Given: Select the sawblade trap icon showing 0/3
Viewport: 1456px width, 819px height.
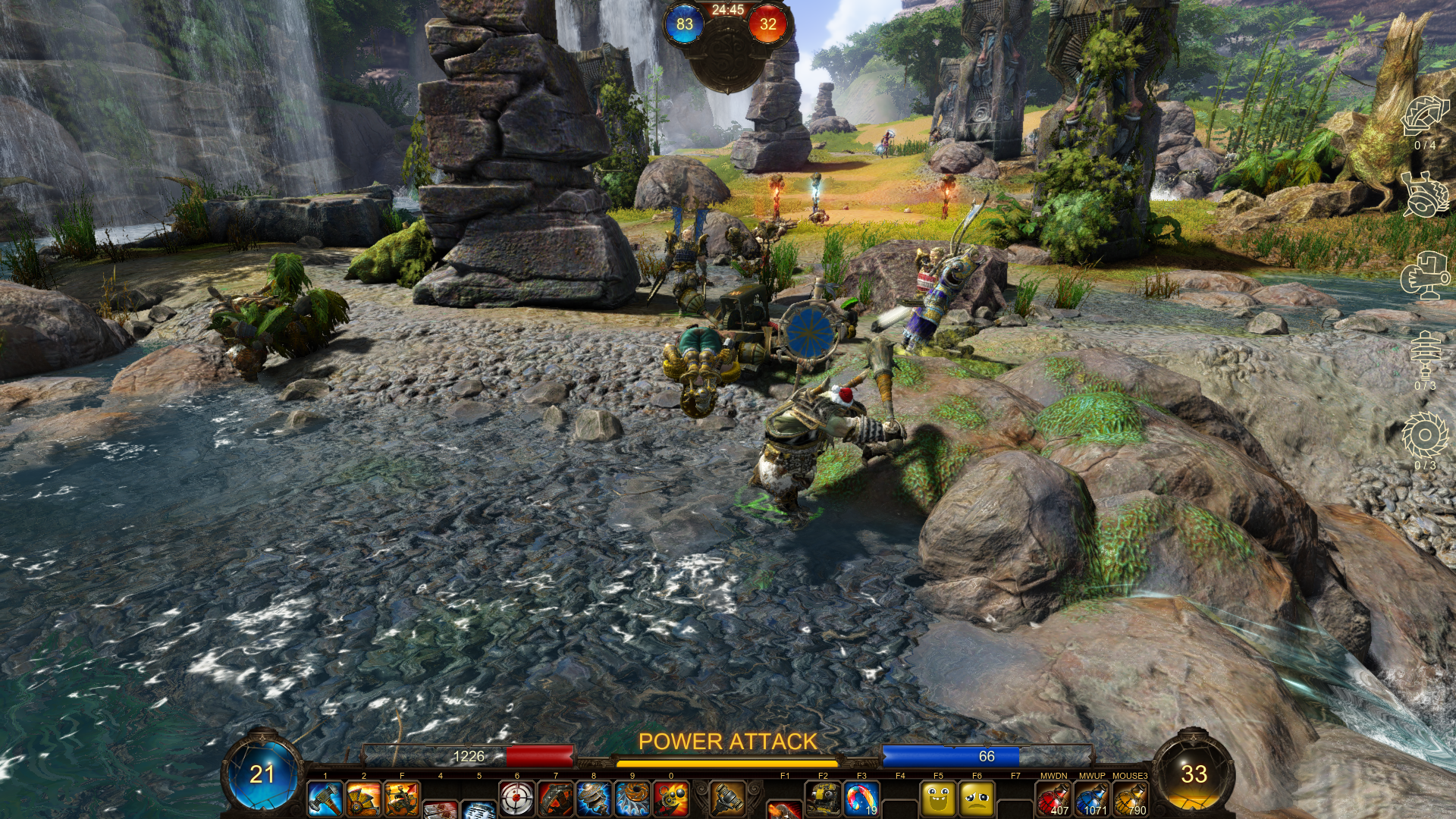Looking at the screenshot, I should point(1424,435).
